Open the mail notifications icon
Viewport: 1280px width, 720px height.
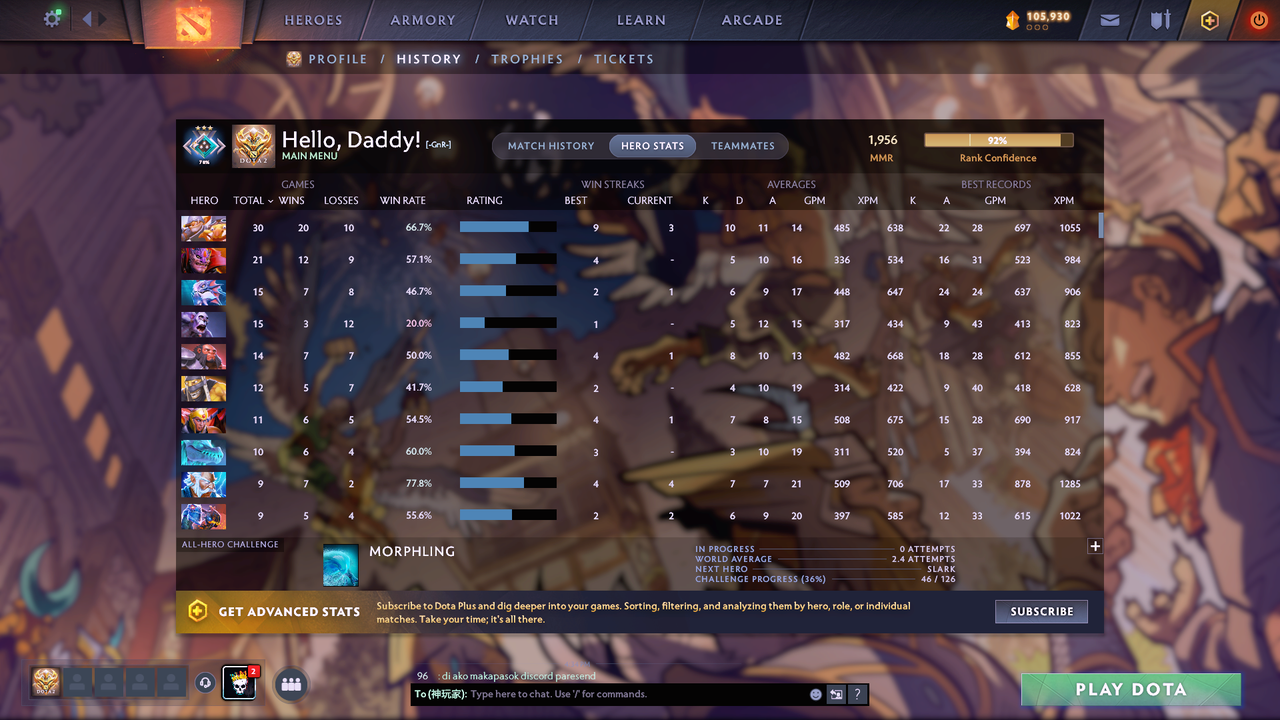tap(1108, 20)
